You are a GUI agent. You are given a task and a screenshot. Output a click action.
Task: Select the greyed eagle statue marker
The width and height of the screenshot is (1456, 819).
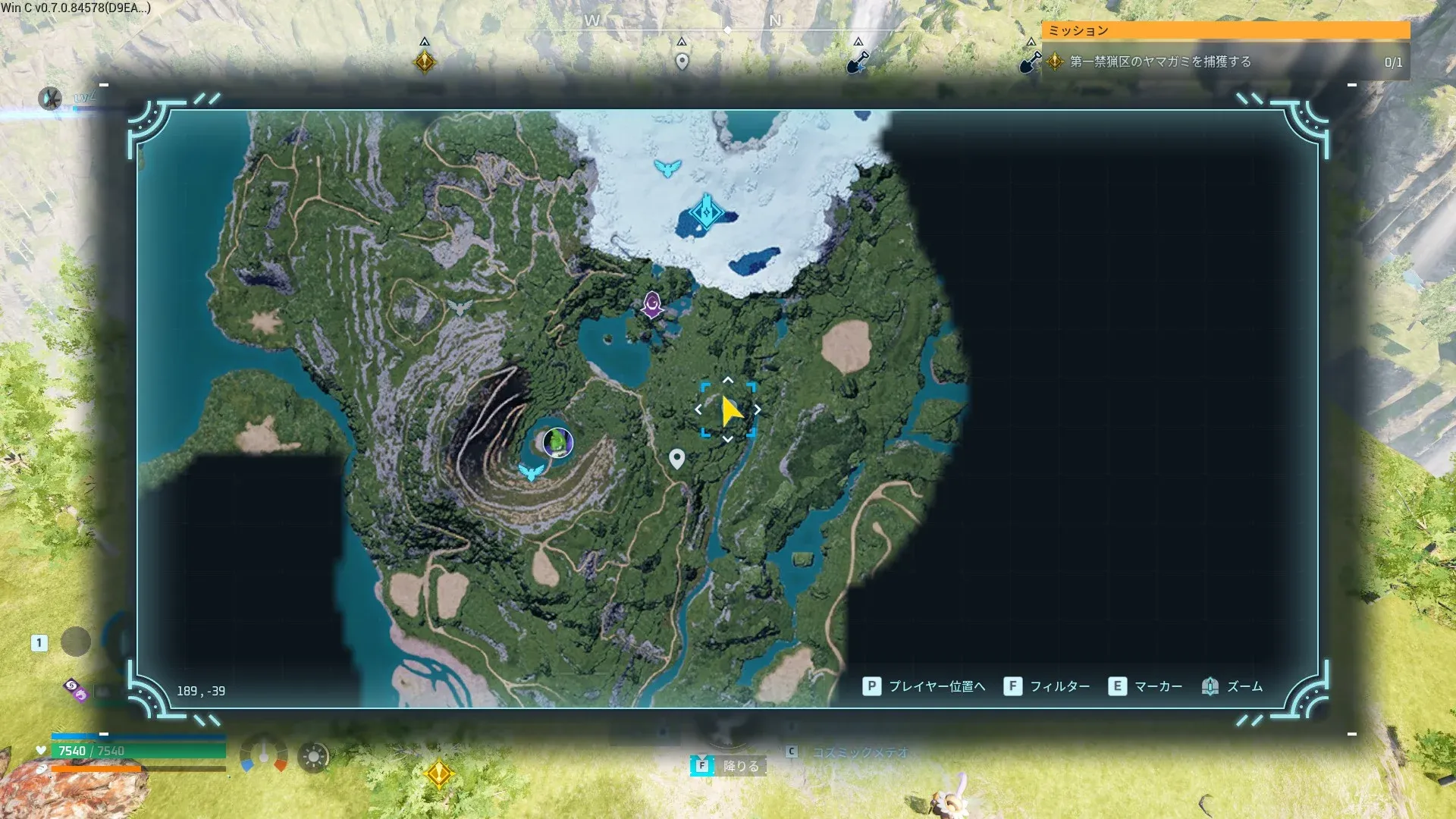460,307
